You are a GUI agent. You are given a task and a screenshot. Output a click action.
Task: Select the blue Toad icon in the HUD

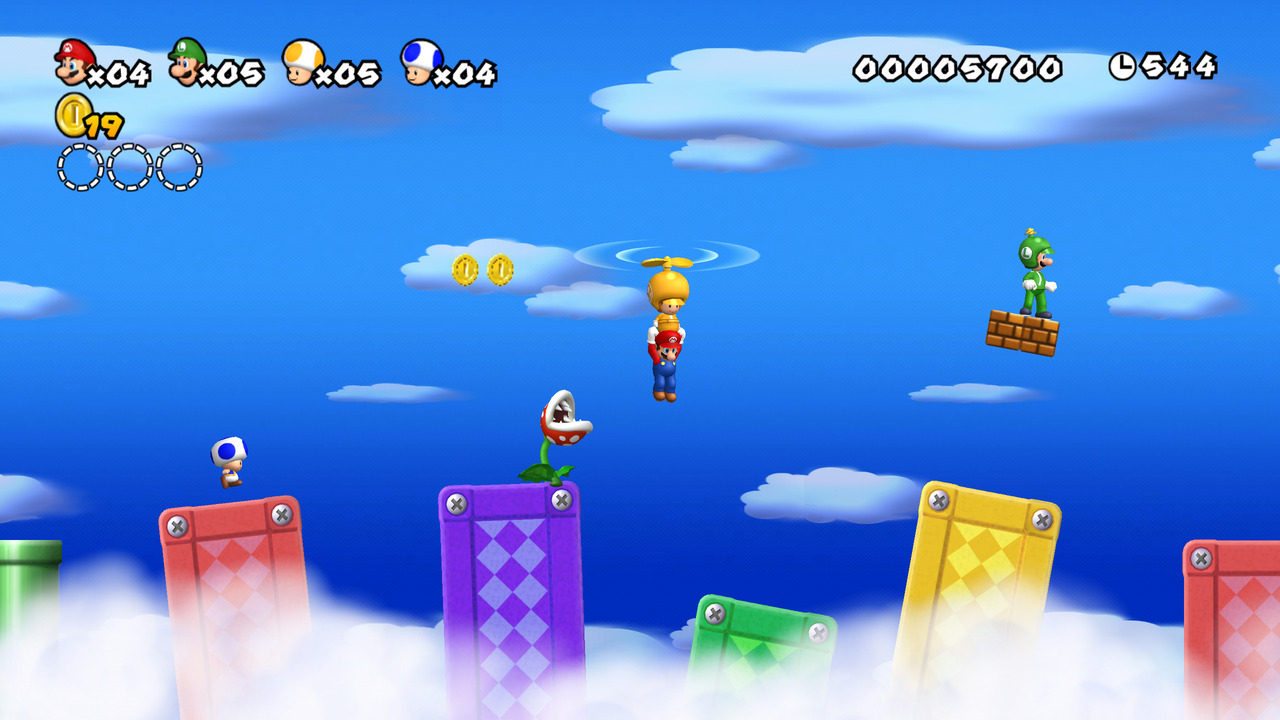[418, 62]
